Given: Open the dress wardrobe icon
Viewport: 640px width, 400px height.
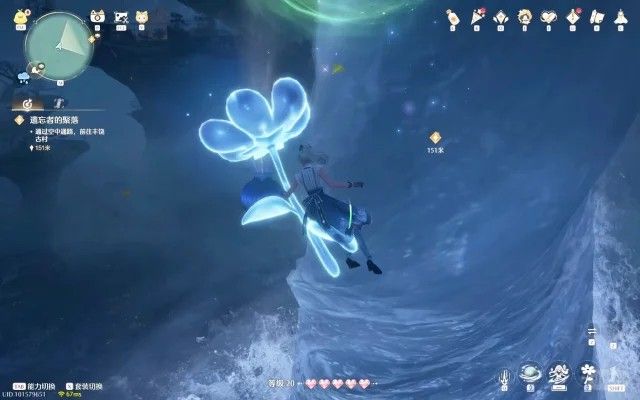Looking at the screenshot, I should pos(621,17).
